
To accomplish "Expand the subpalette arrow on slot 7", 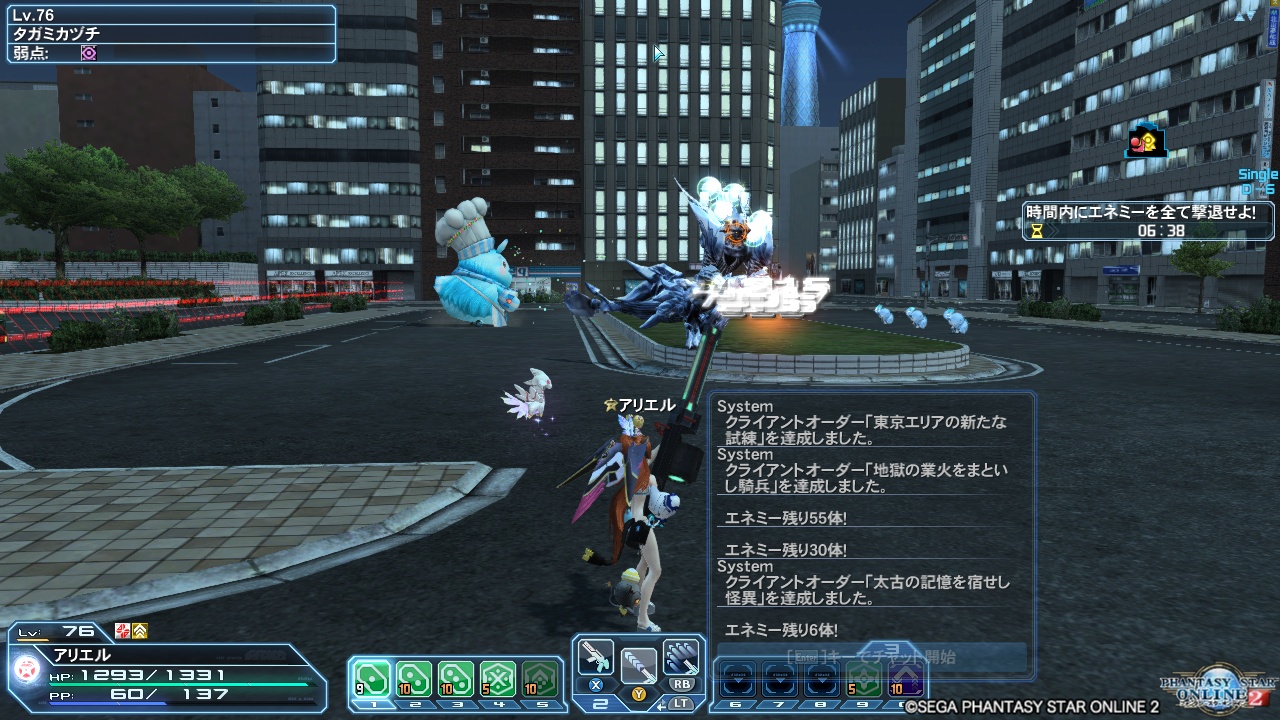I will 781,680.
